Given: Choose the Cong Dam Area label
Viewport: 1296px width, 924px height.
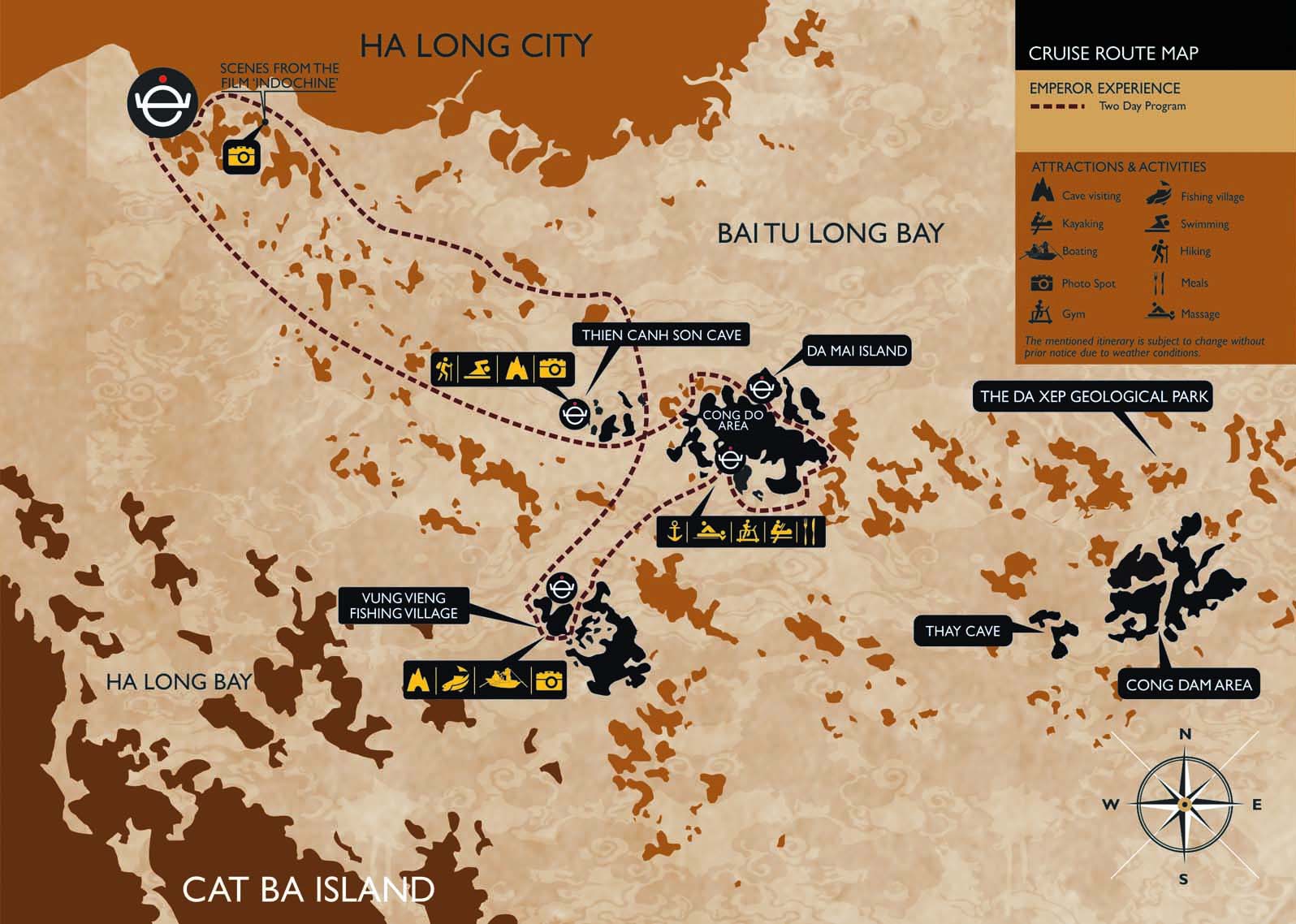Looking at the screenshot, I should (x=1188, y=684).
